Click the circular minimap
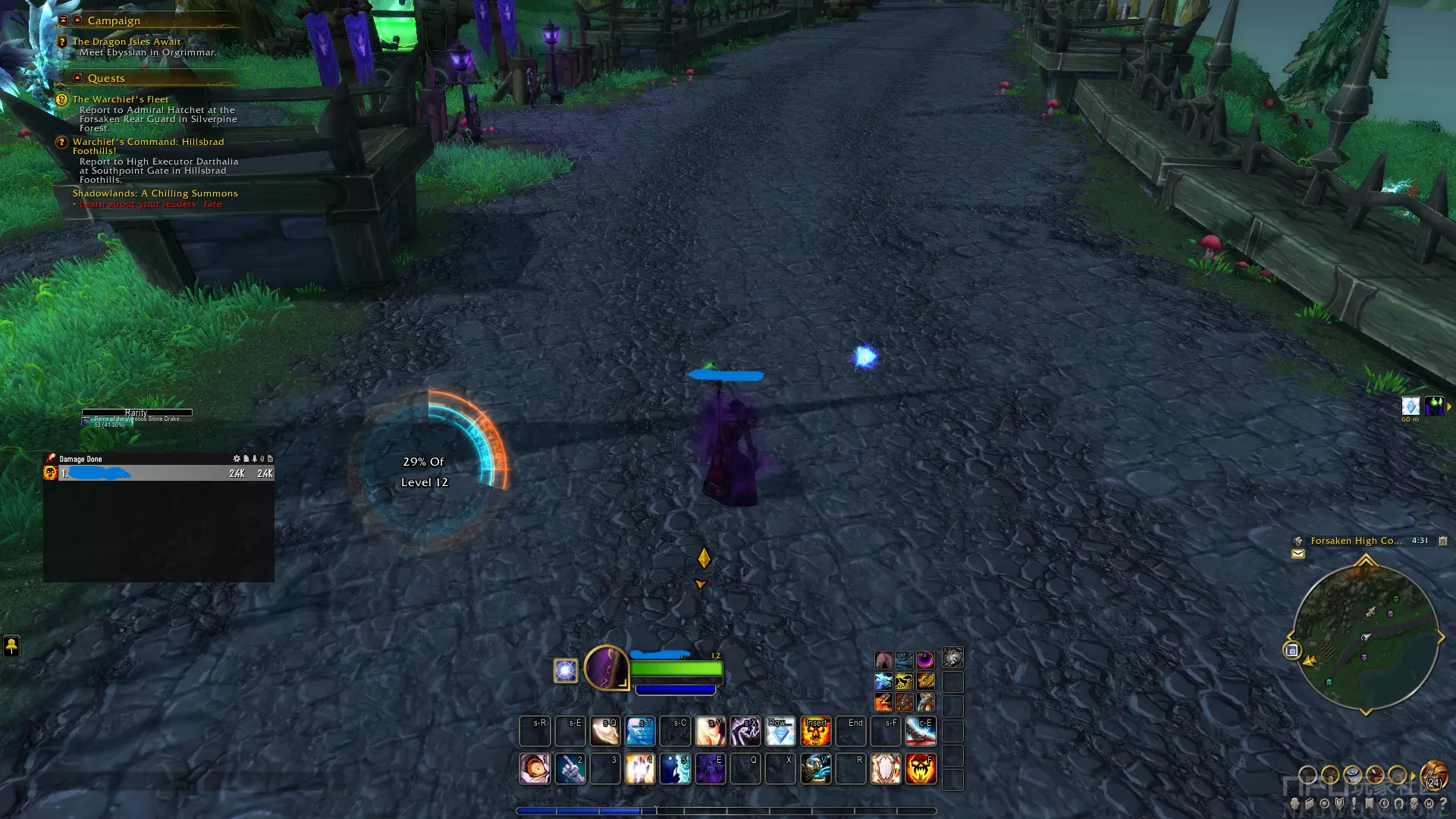The image size is (1456, 819). (x=1365, y=637)
